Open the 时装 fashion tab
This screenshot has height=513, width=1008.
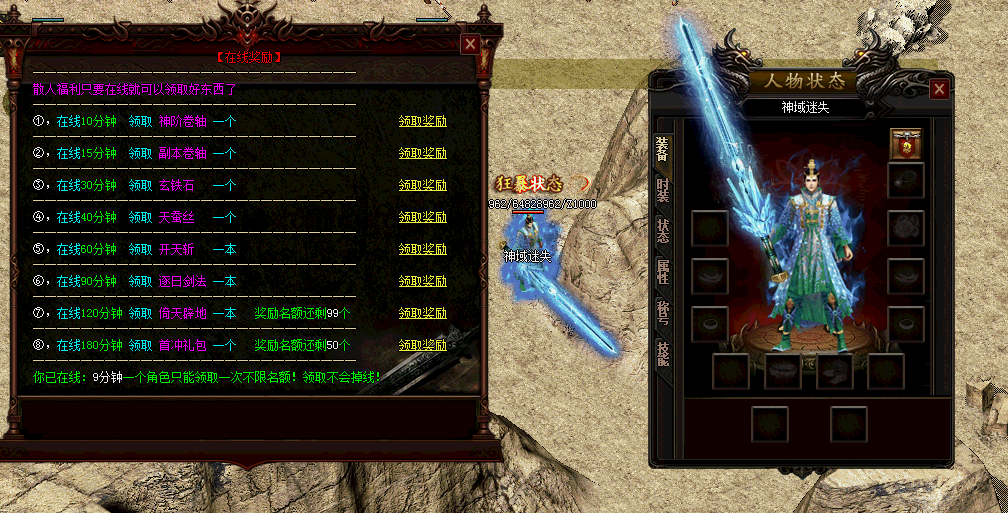tap(662, 189)
